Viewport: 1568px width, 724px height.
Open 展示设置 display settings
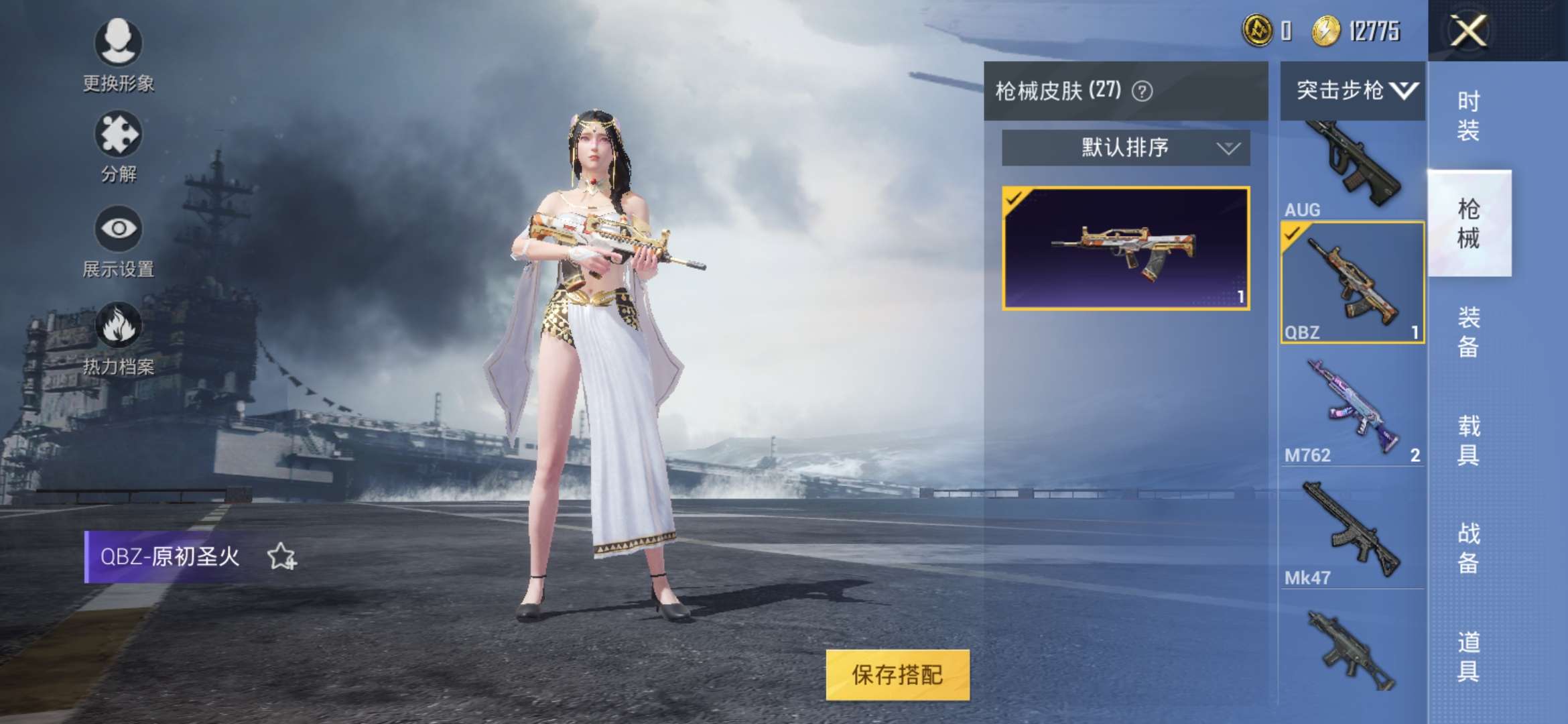[x=117, y=231]
